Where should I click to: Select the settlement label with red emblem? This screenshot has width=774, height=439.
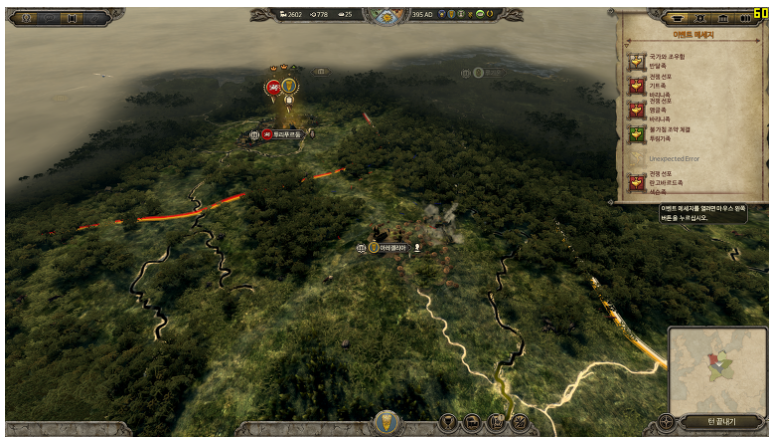[x=282, y=134]
